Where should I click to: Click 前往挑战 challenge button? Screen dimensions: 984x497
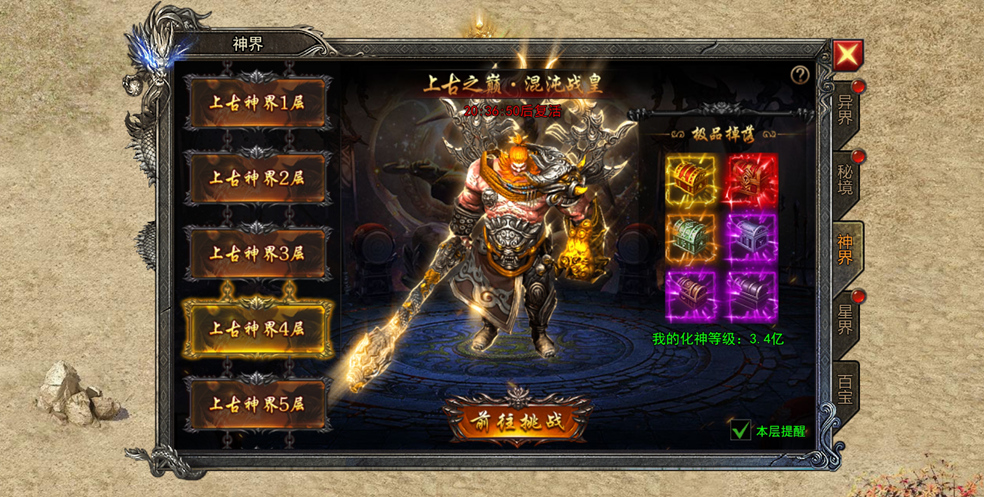coord(519,421)
